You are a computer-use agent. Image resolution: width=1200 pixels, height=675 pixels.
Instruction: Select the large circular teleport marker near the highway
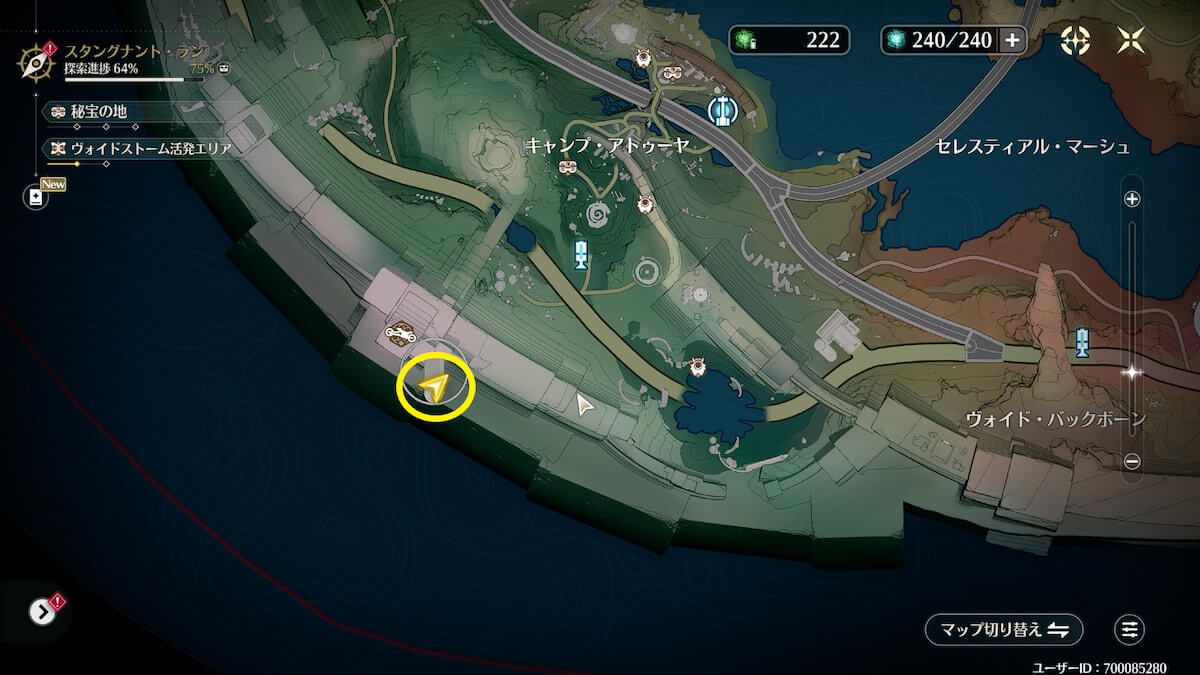point(719,110)
